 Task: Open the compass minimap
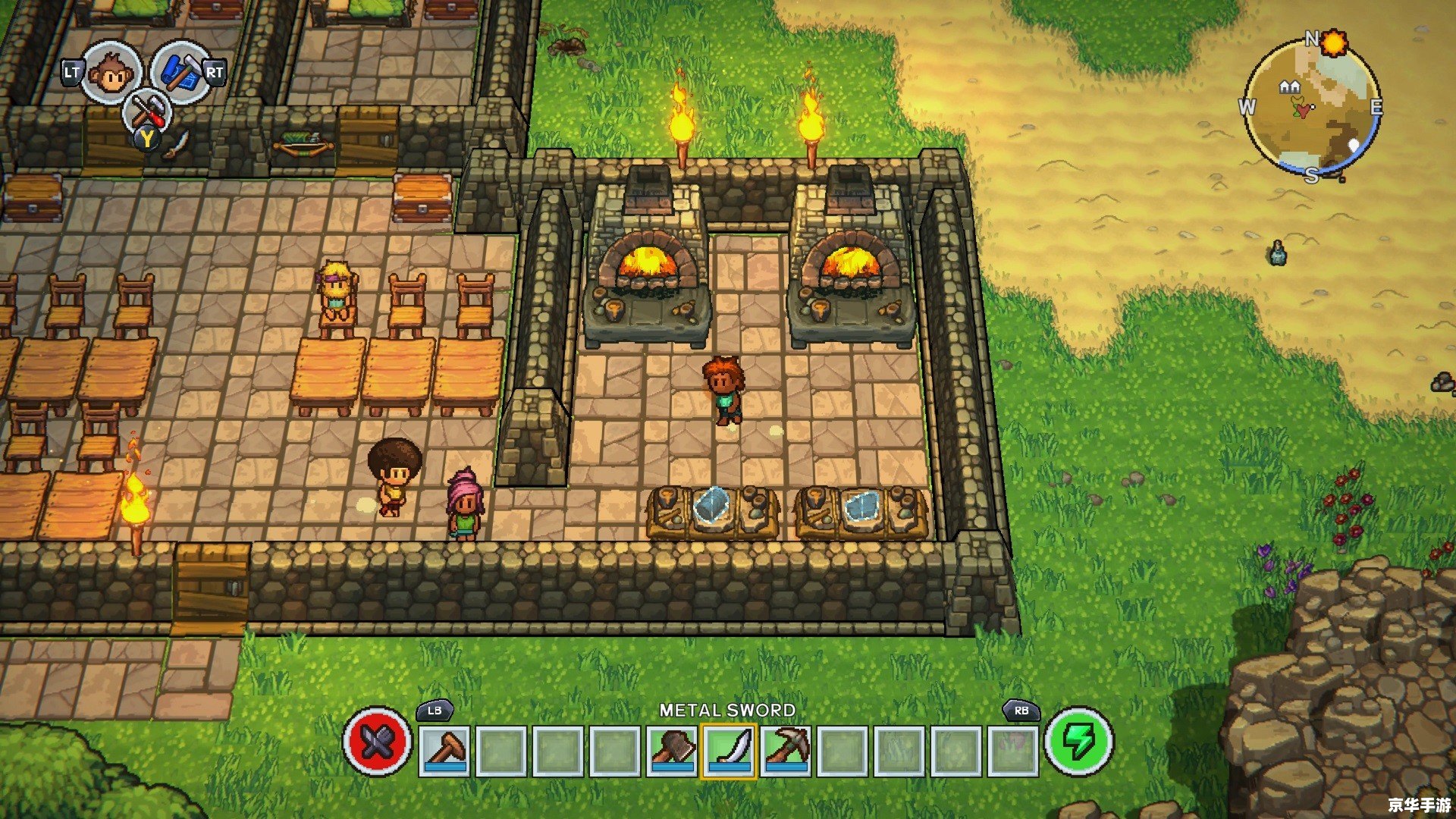(1311, 107)
